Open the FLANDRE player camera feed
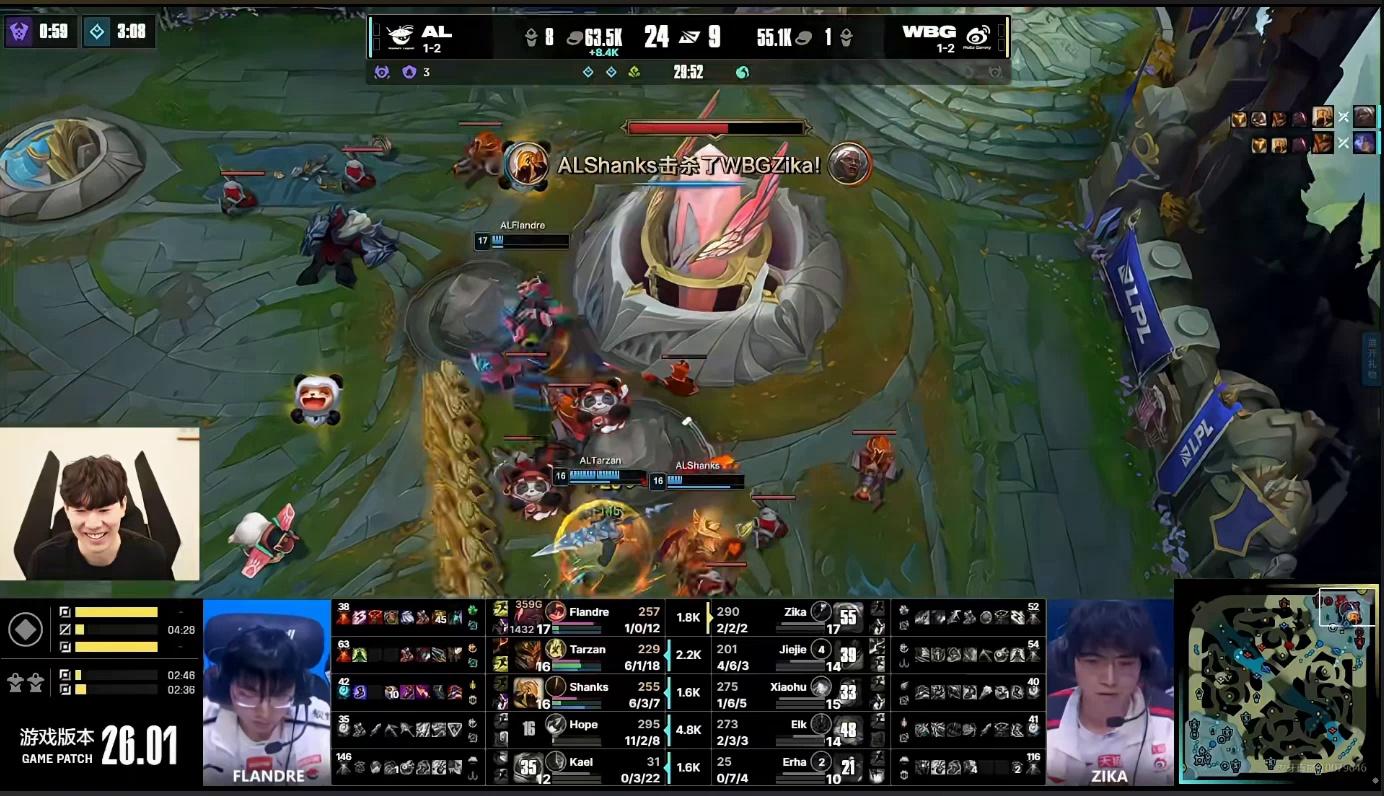Viewport: 1384px width, 796px height. [x=267, y=690]
